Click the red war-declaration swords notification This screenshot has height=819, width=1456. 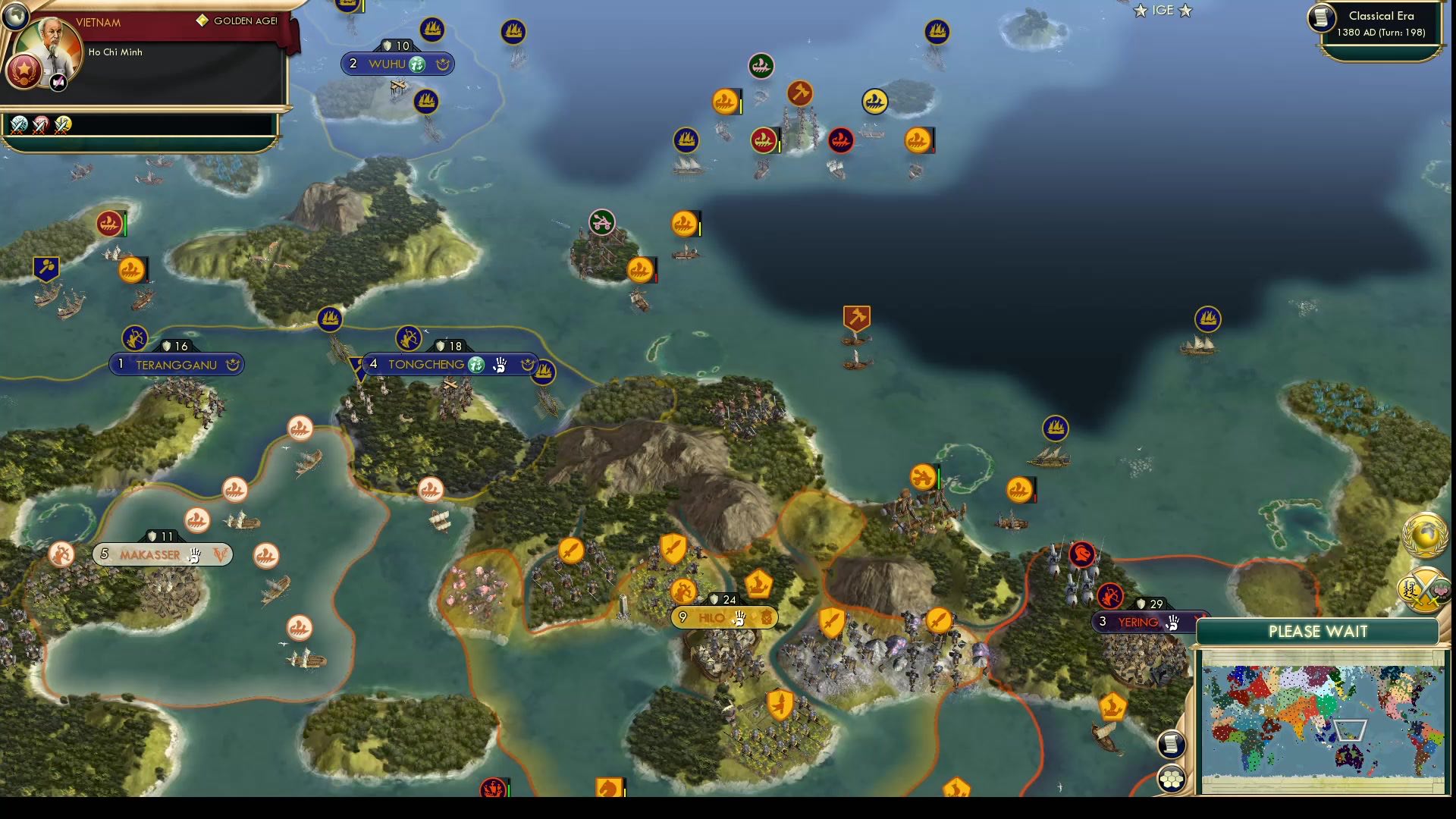pyautogui.click(x=39, y=125)
